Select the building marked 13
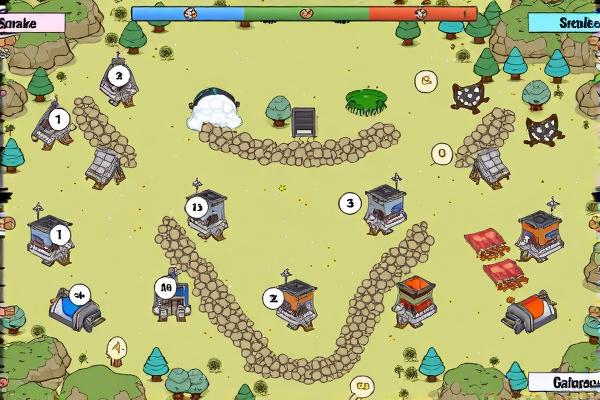Viewport: 600px width, 400px height. [207, 214]
